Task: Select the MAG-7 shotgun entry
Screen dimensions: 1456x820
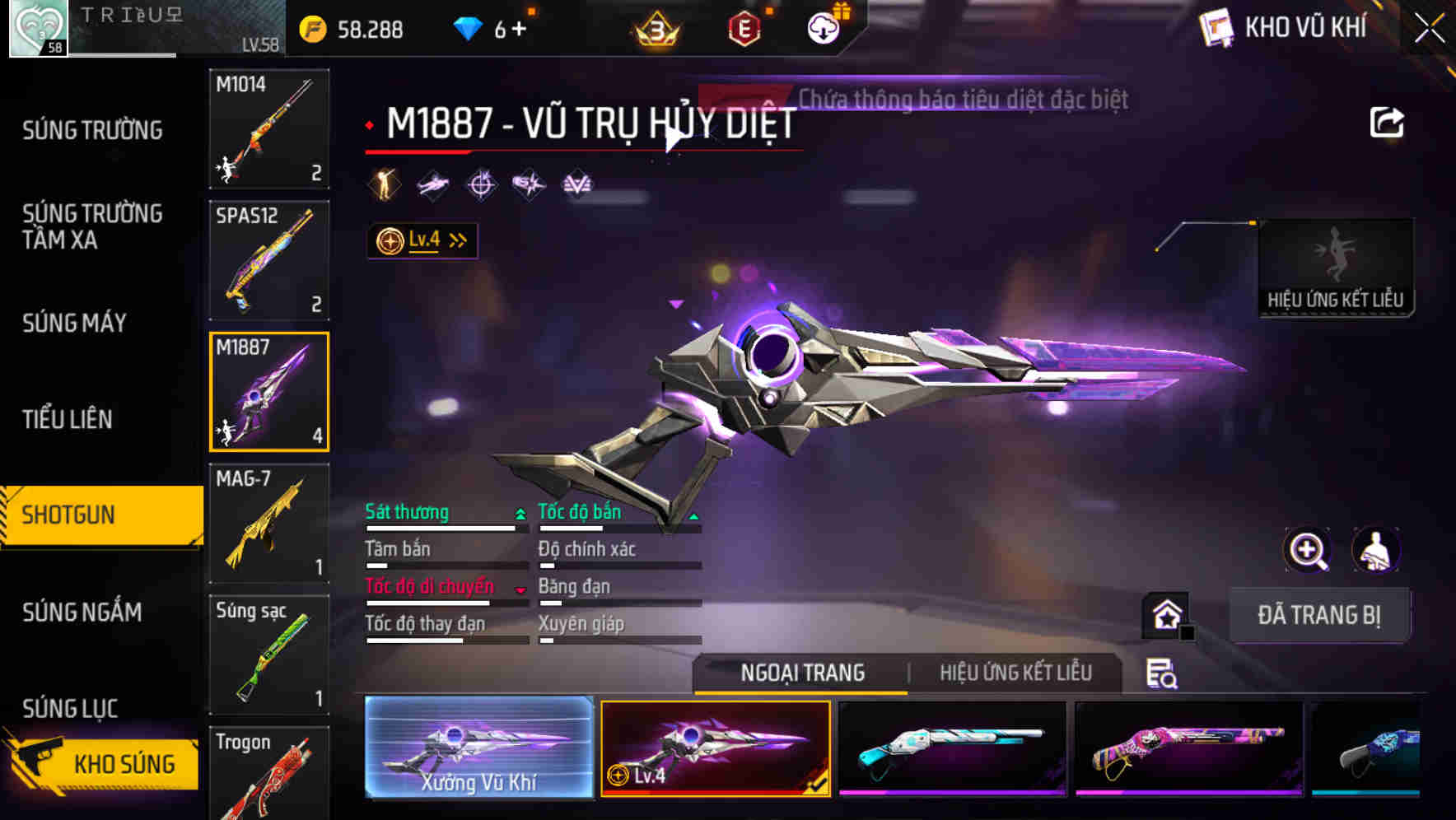Action: [x=268, y=522]
